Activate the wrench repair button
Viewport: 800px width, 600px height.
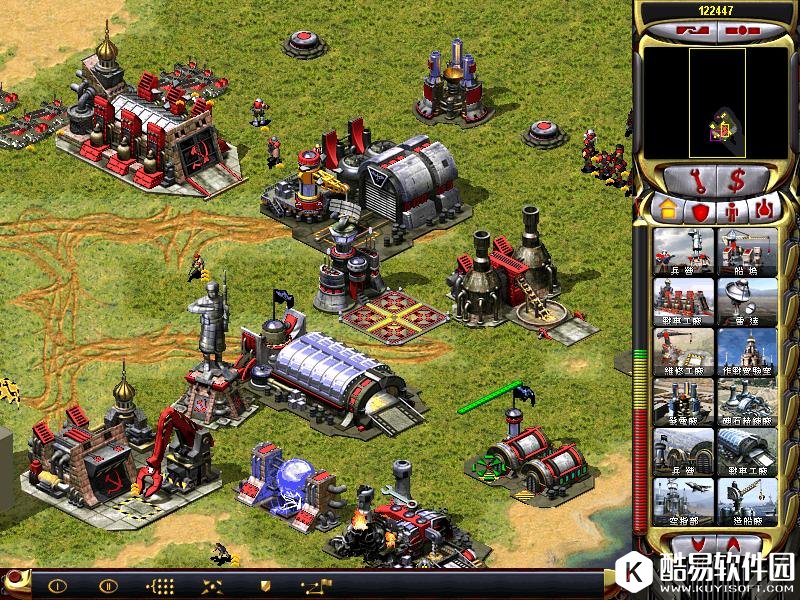point(691,181)
